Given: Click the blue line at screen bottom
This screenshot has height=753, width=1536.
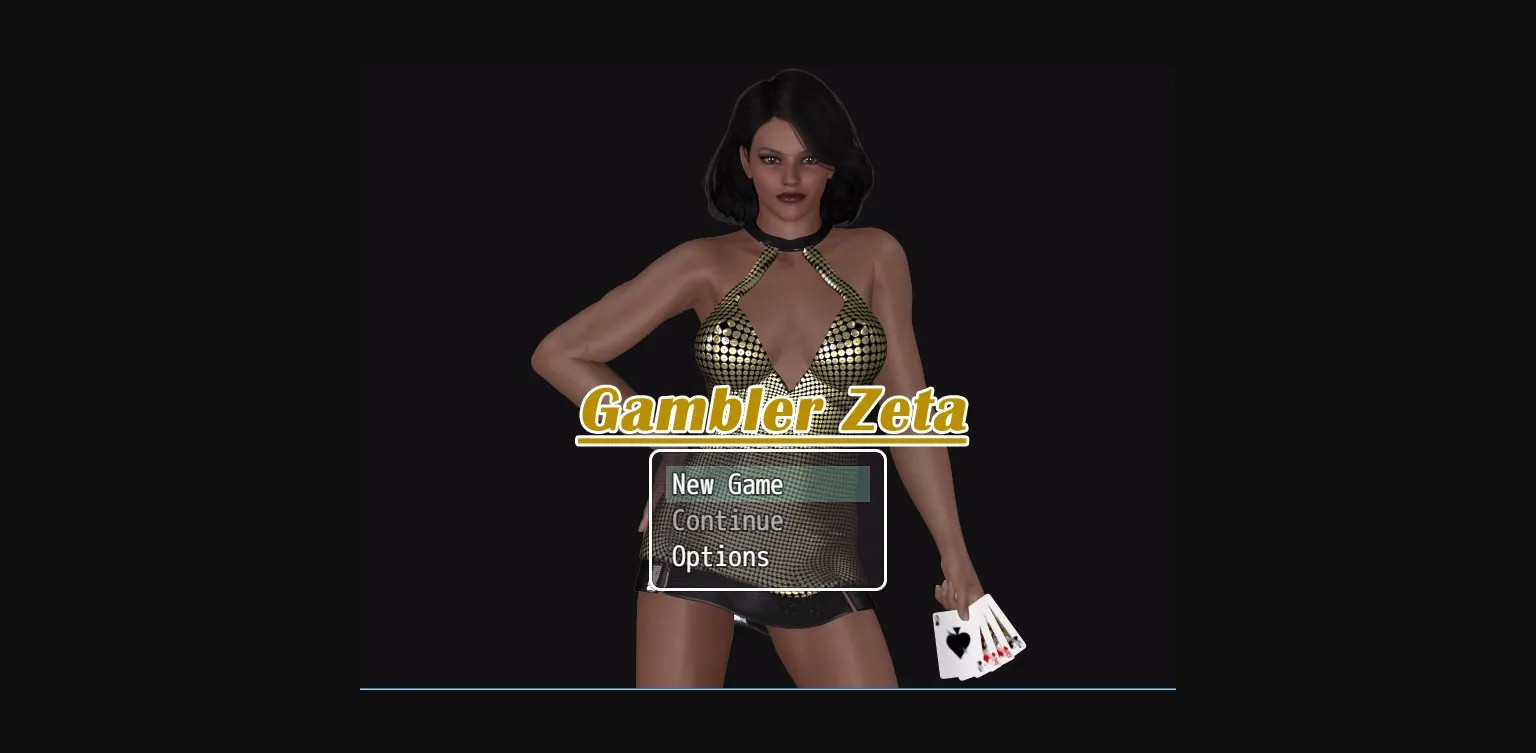Looking at the screenshot, I should click(x=768, y=688).
